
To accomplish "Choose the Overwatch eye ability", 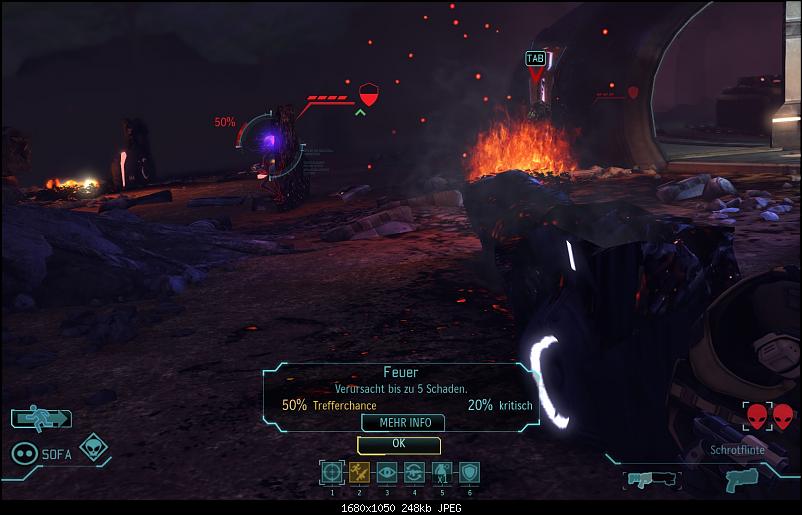I will coord(387,472).
